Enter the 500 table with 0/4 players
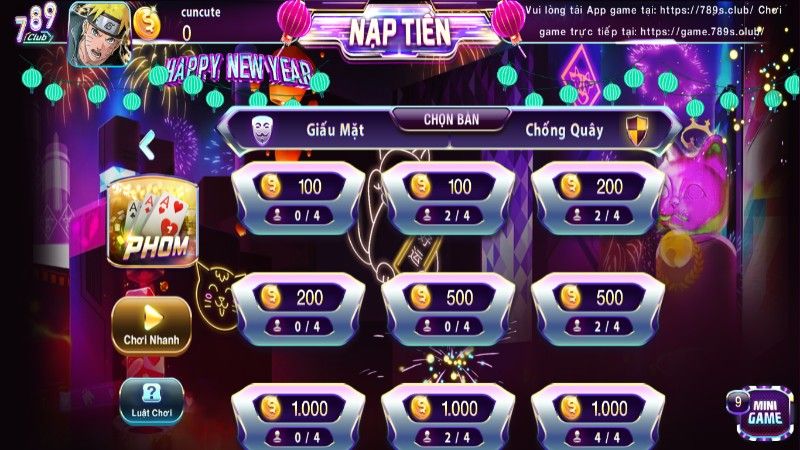The image size is (800, 450). pos(447,309)
